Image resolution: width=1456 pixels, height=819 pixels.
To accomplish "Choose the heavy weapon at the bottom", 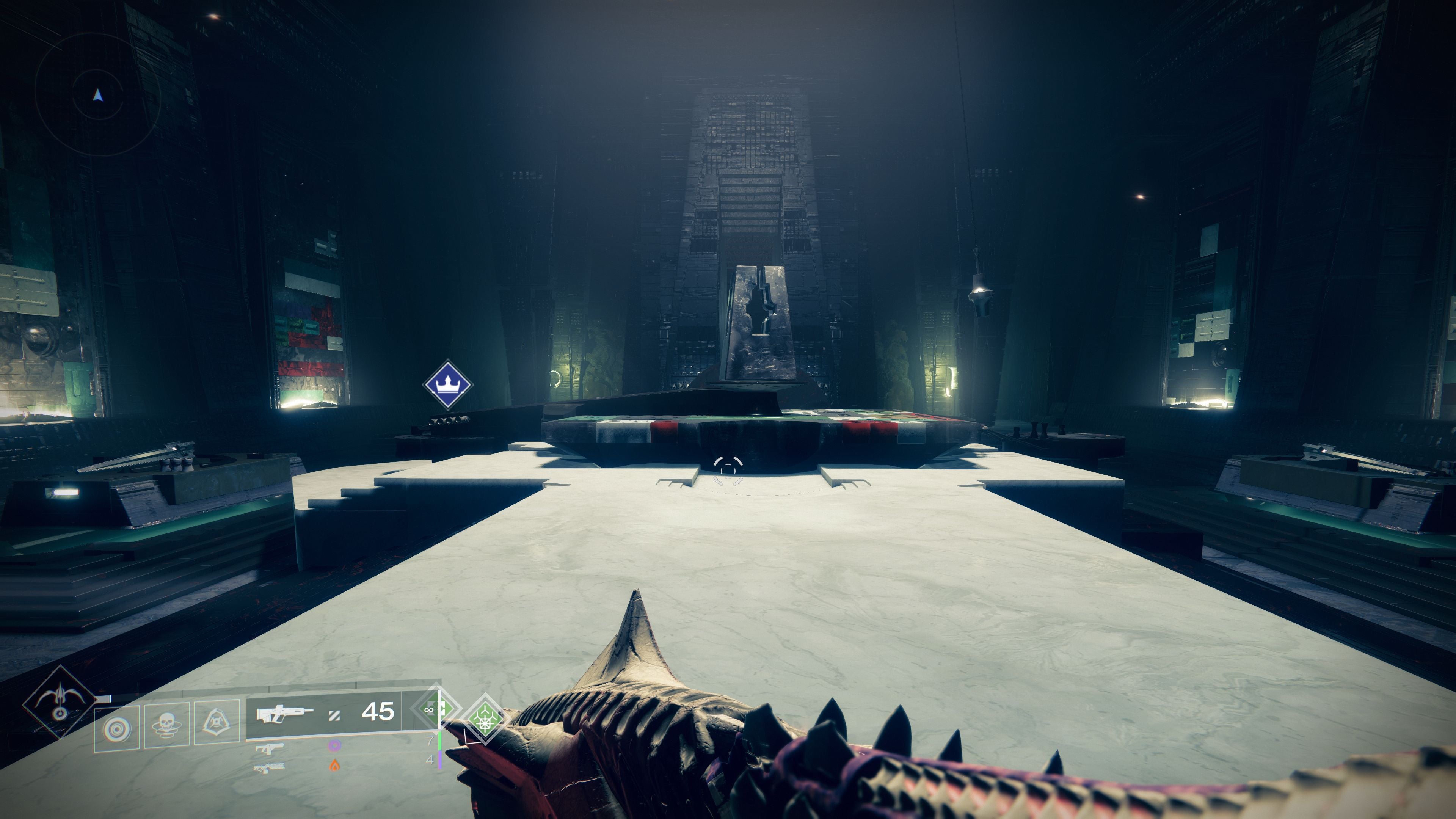I will tap(270, 767).
